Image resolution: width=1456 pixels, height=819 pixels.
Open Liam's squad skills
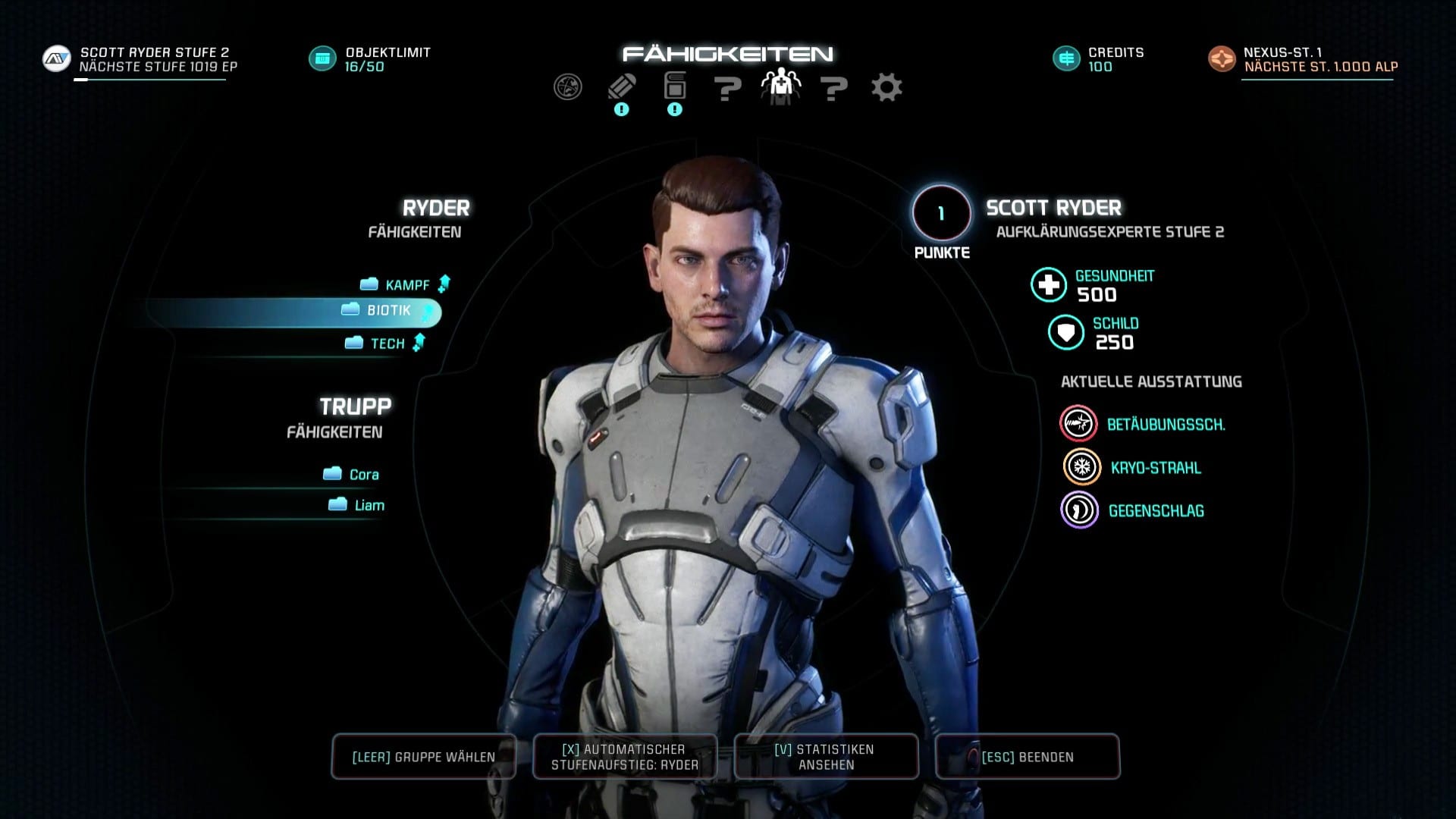pos(368,506)
